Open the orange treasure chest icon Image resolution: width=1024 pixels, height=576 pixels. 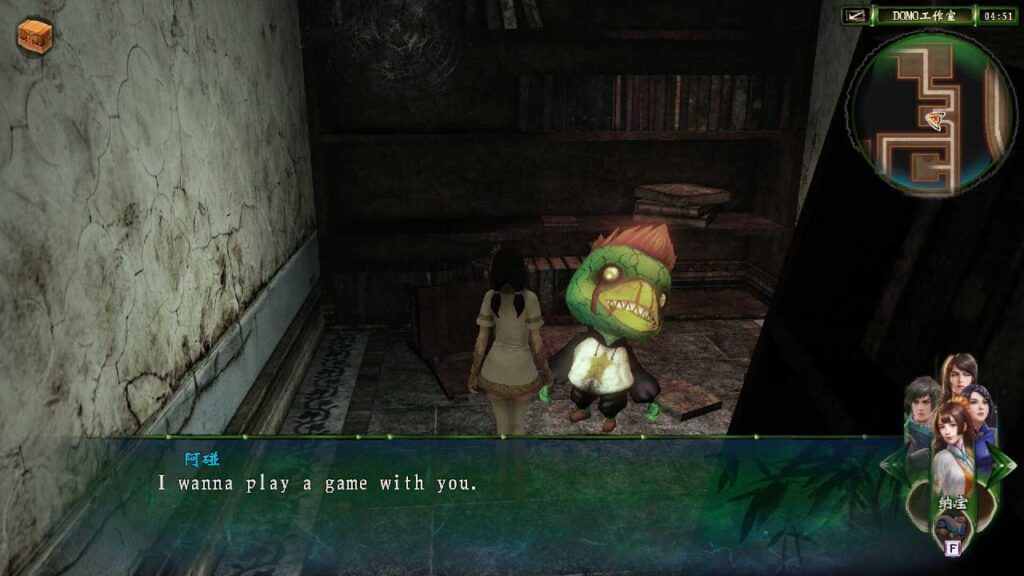[34, 36]
